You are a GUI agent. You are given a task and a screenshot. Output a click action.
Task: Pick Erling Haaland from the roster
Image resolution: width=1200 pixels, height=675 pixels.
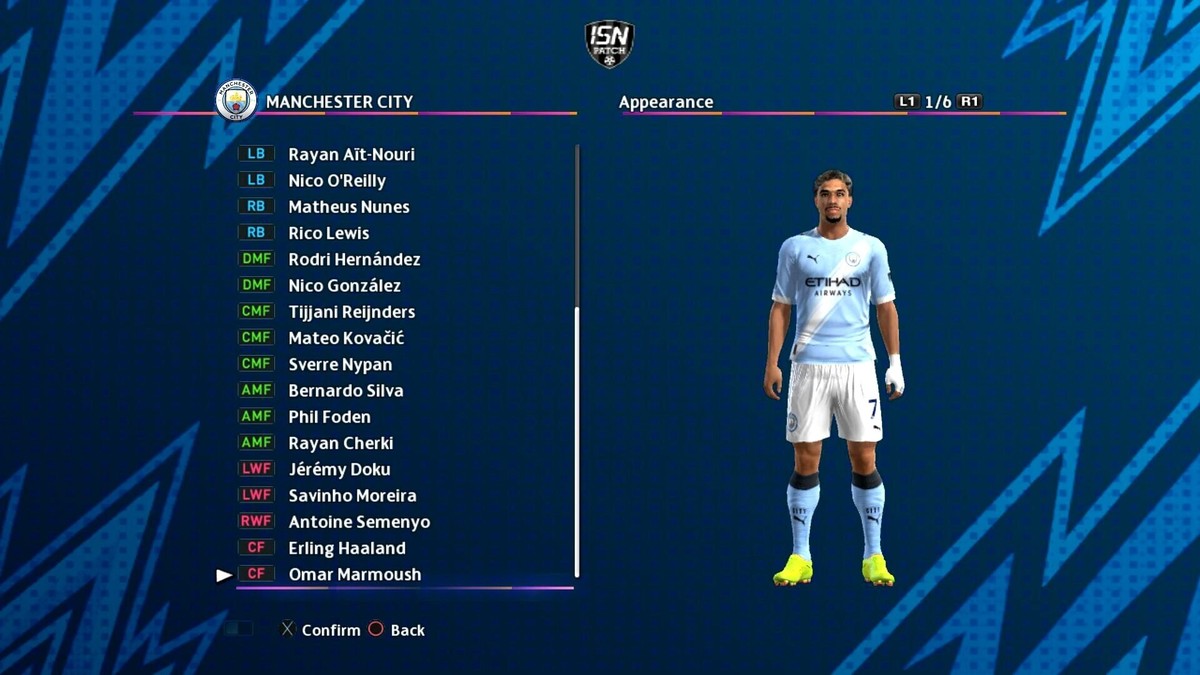point(347,548)
